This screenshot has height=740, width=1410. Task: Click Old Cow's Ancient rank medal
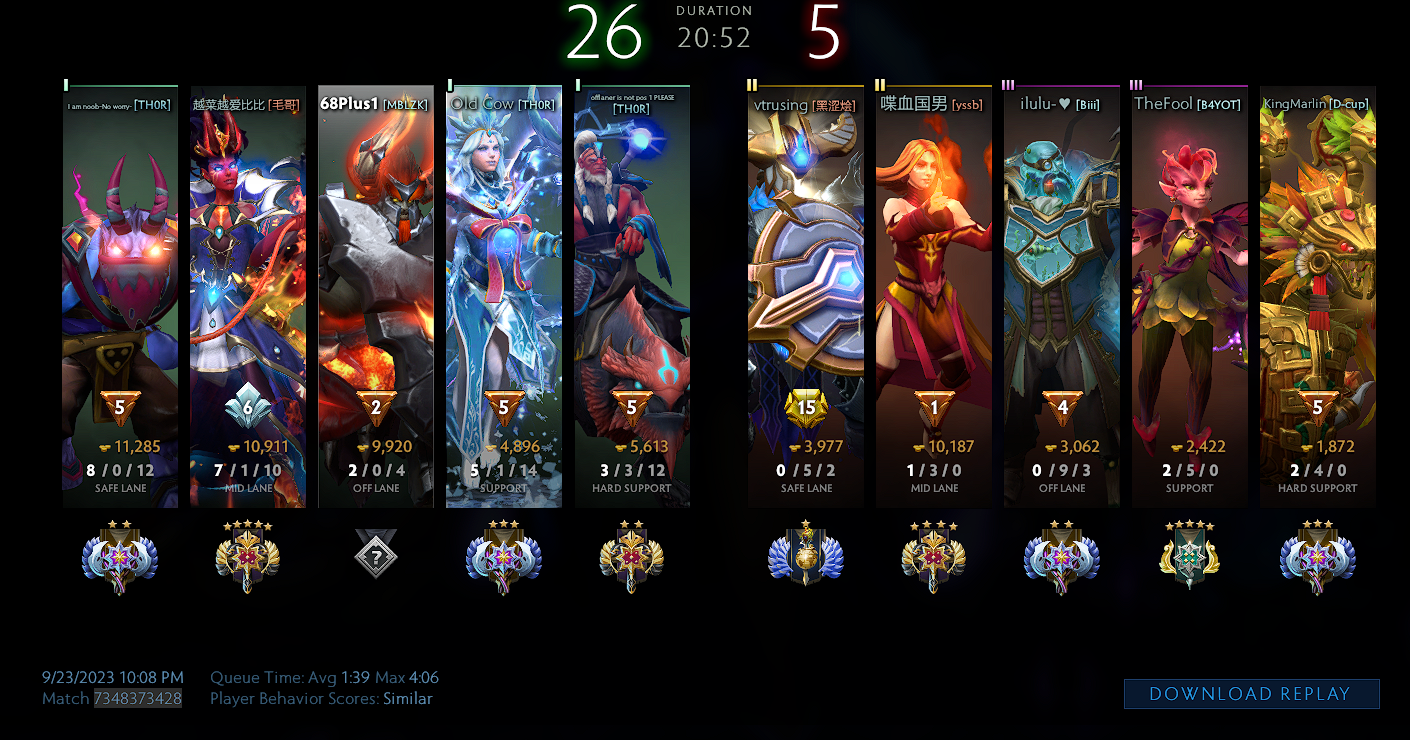[503, 558]
